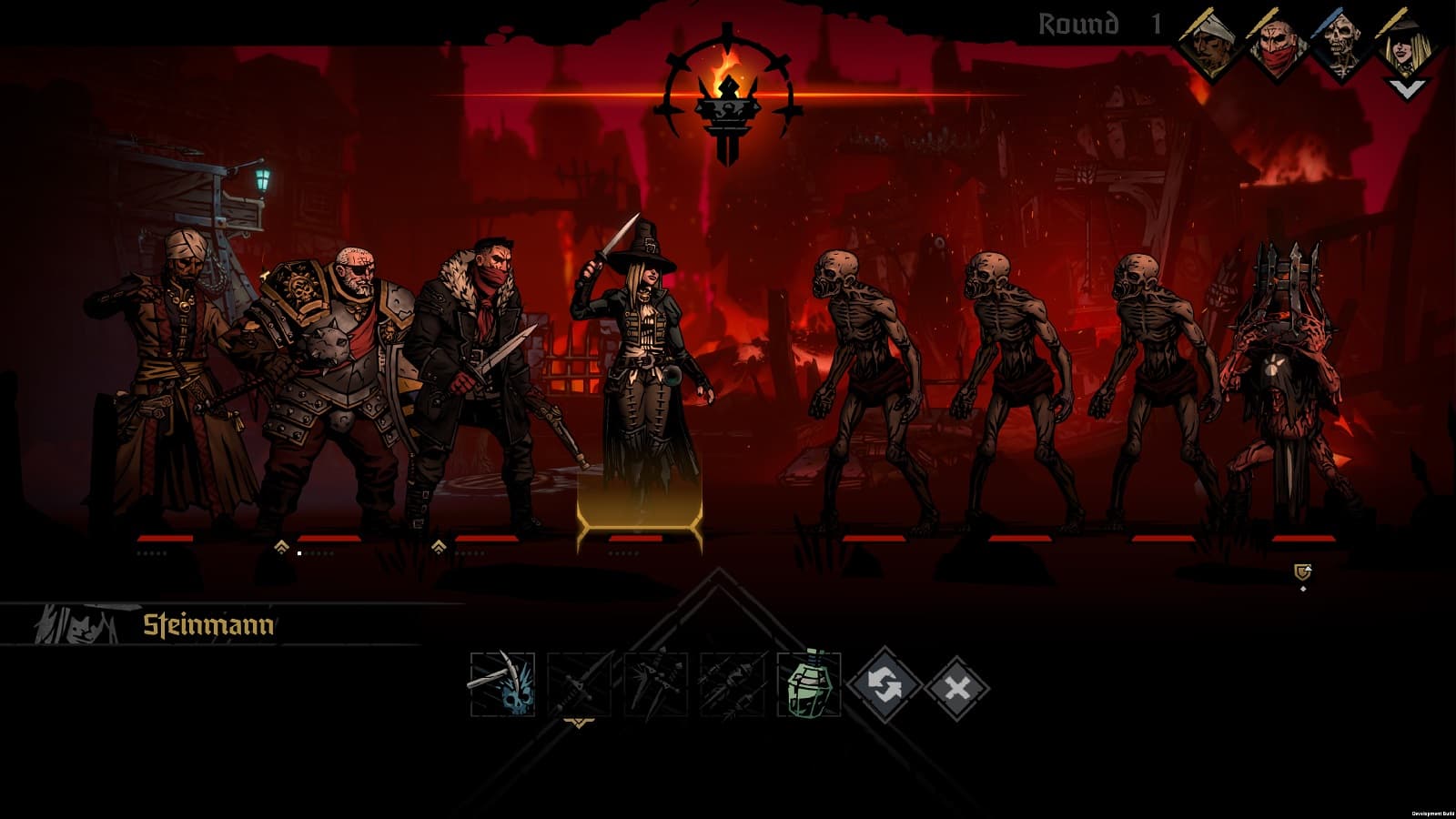
Task: Select the red-masked hero portrait at top
Action: (x=1278, y=41)
